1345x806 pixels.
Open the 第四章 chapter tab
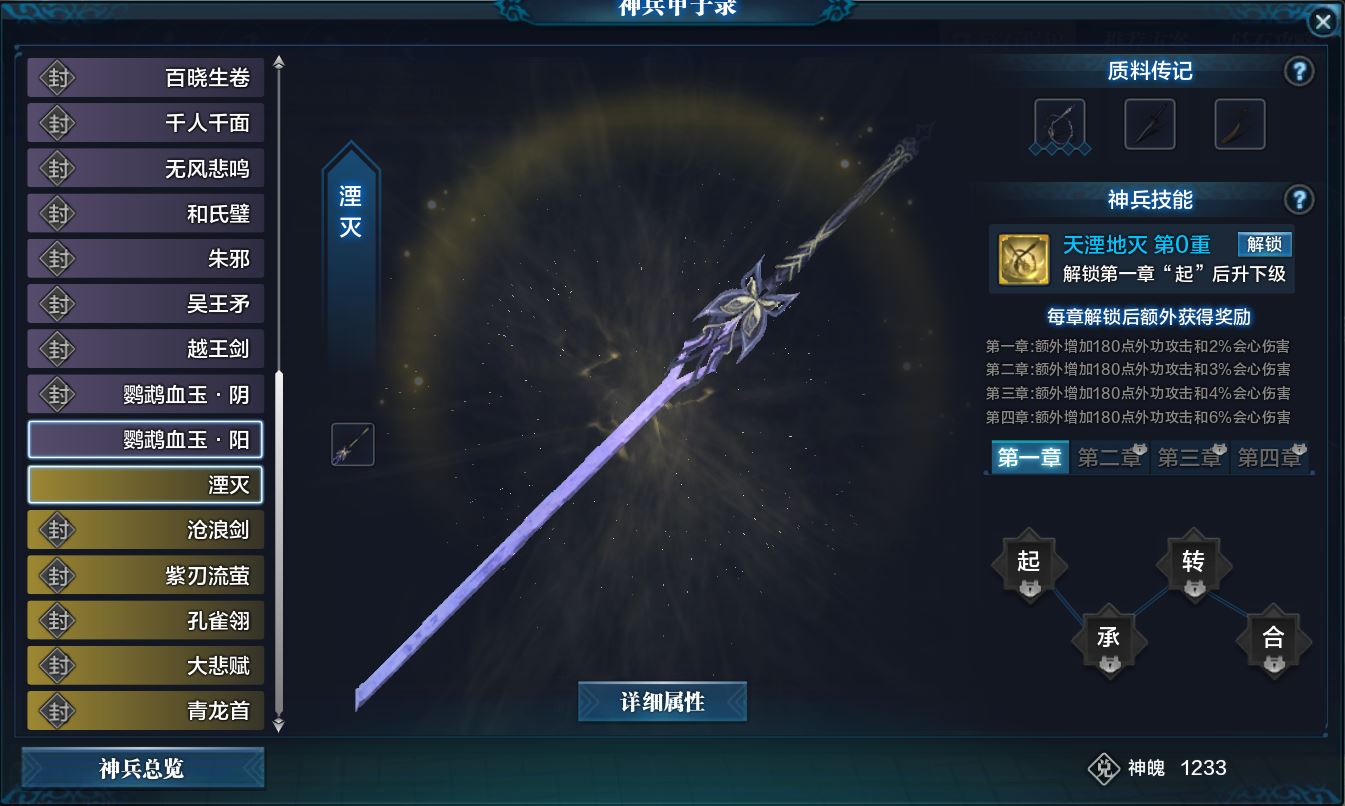1270,458
